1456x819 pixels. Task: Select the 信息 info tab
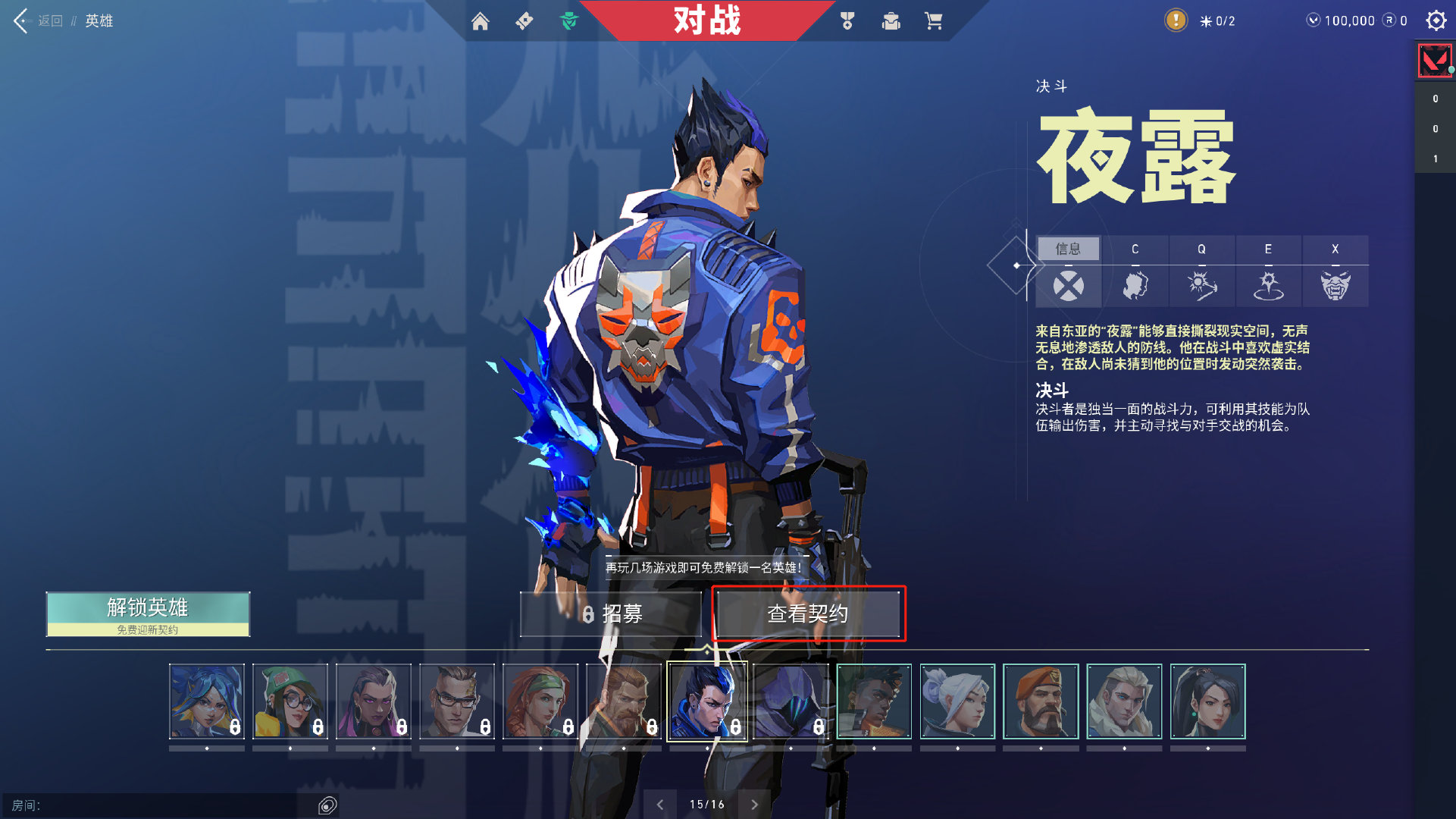1069,249
